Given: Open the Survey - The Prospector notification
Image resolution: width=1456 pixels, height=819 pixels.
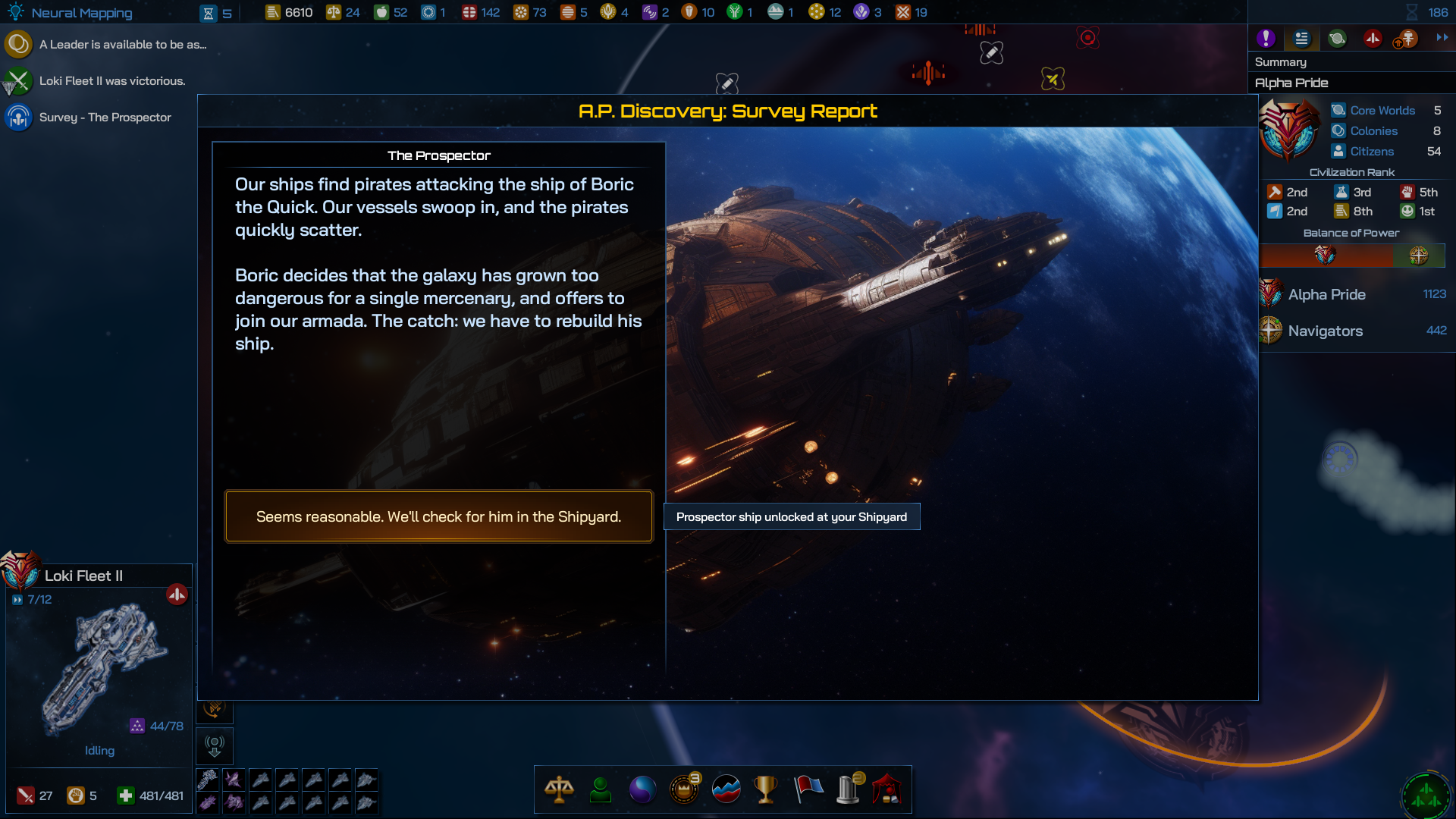Looking at the screenshot, I should (x=105, y=118).
